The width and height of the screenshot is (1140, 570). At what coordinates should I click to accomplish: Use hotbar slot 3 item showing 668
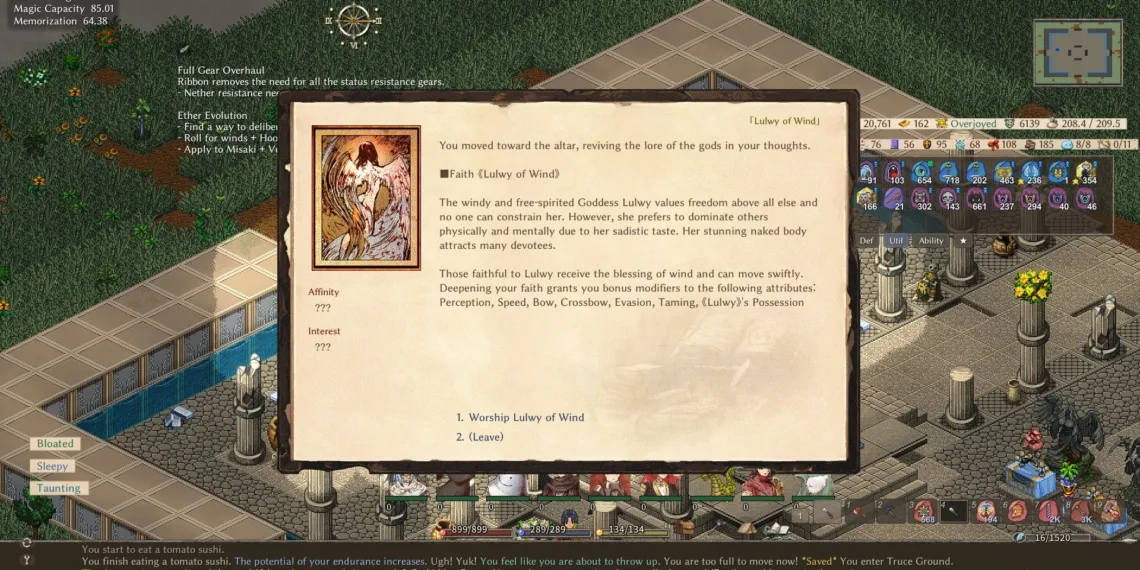(x=925, y=511)
